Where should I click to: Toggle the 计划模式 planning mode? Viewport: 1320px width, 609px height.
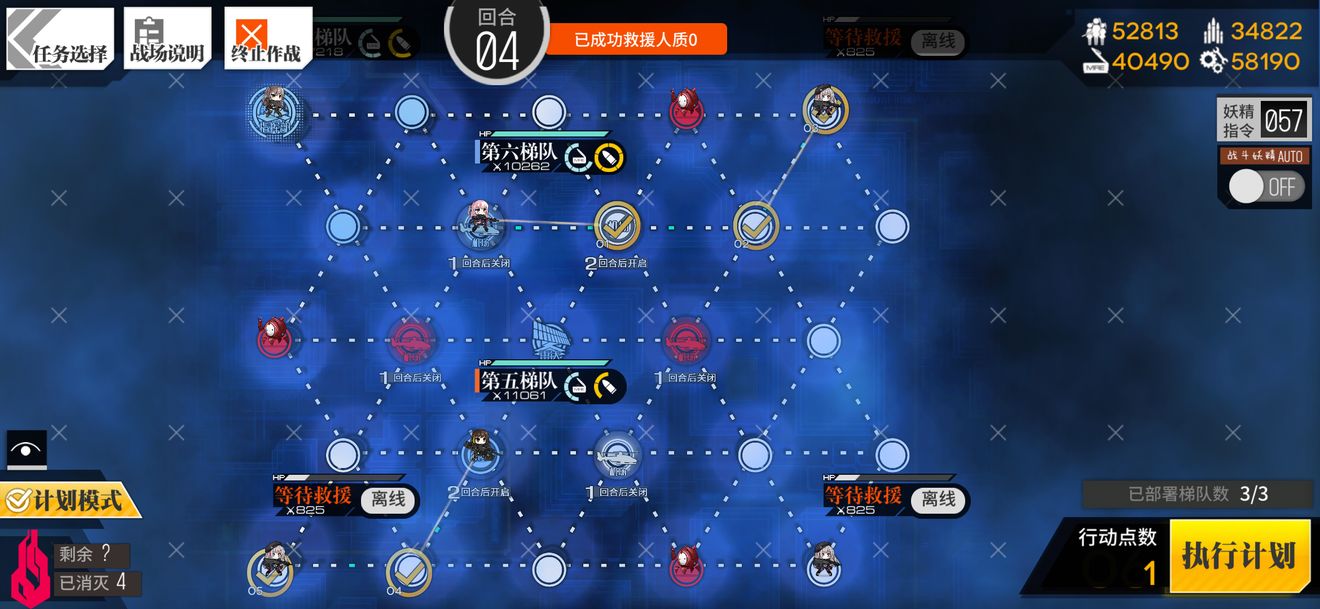click(x=70, y=499)
